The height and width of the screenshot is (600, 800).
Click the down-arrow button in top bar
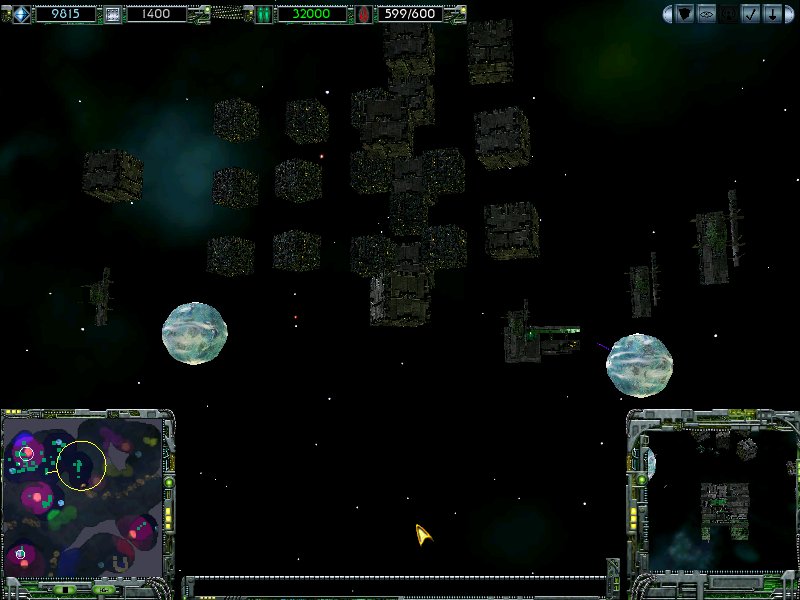point(772,14)
